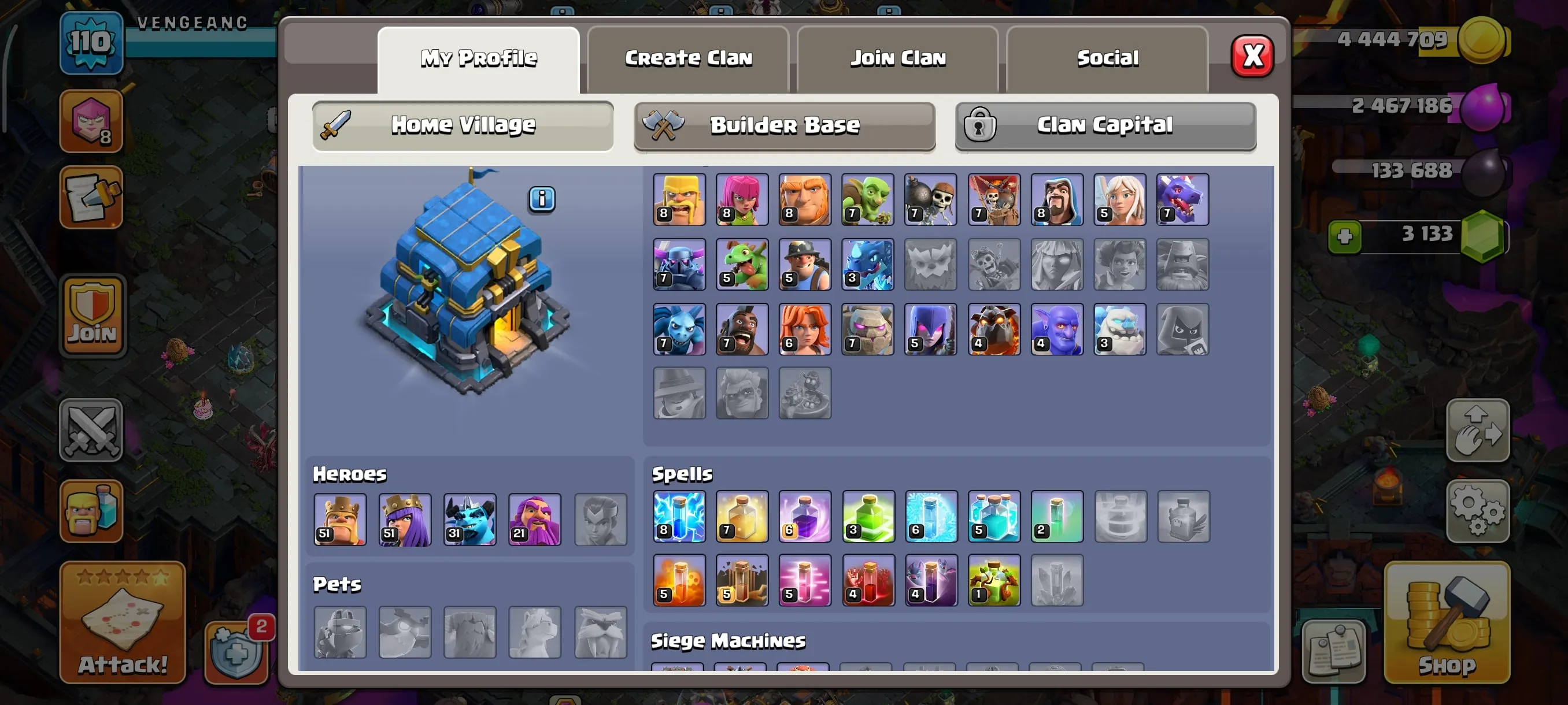Open the Electro Dragon troop details
This screenshot has width=1568, height=705.
click(x=868, y=265)
